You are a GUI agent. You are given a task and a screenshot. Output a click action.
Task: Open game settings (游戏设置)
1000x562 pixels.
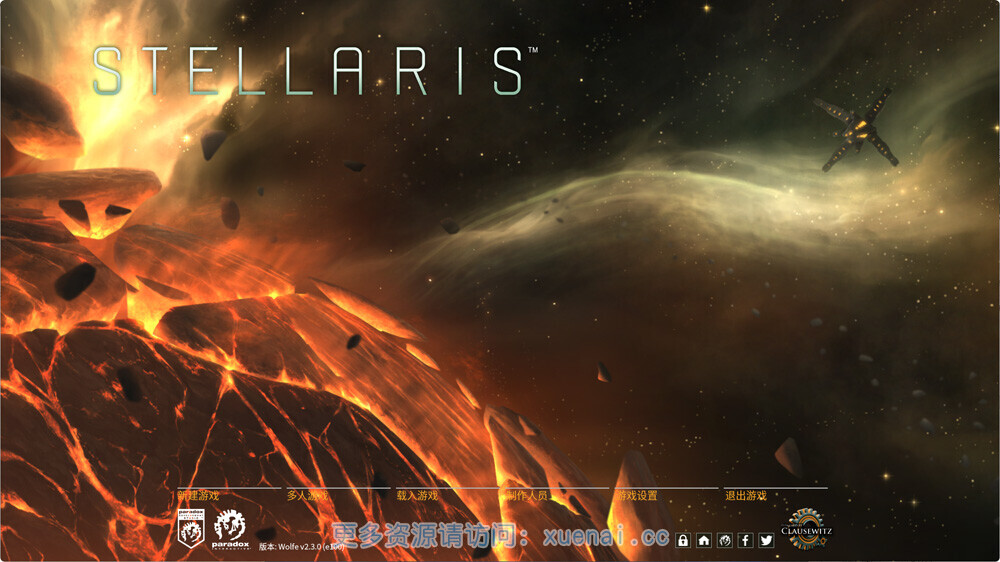(637, 495)
